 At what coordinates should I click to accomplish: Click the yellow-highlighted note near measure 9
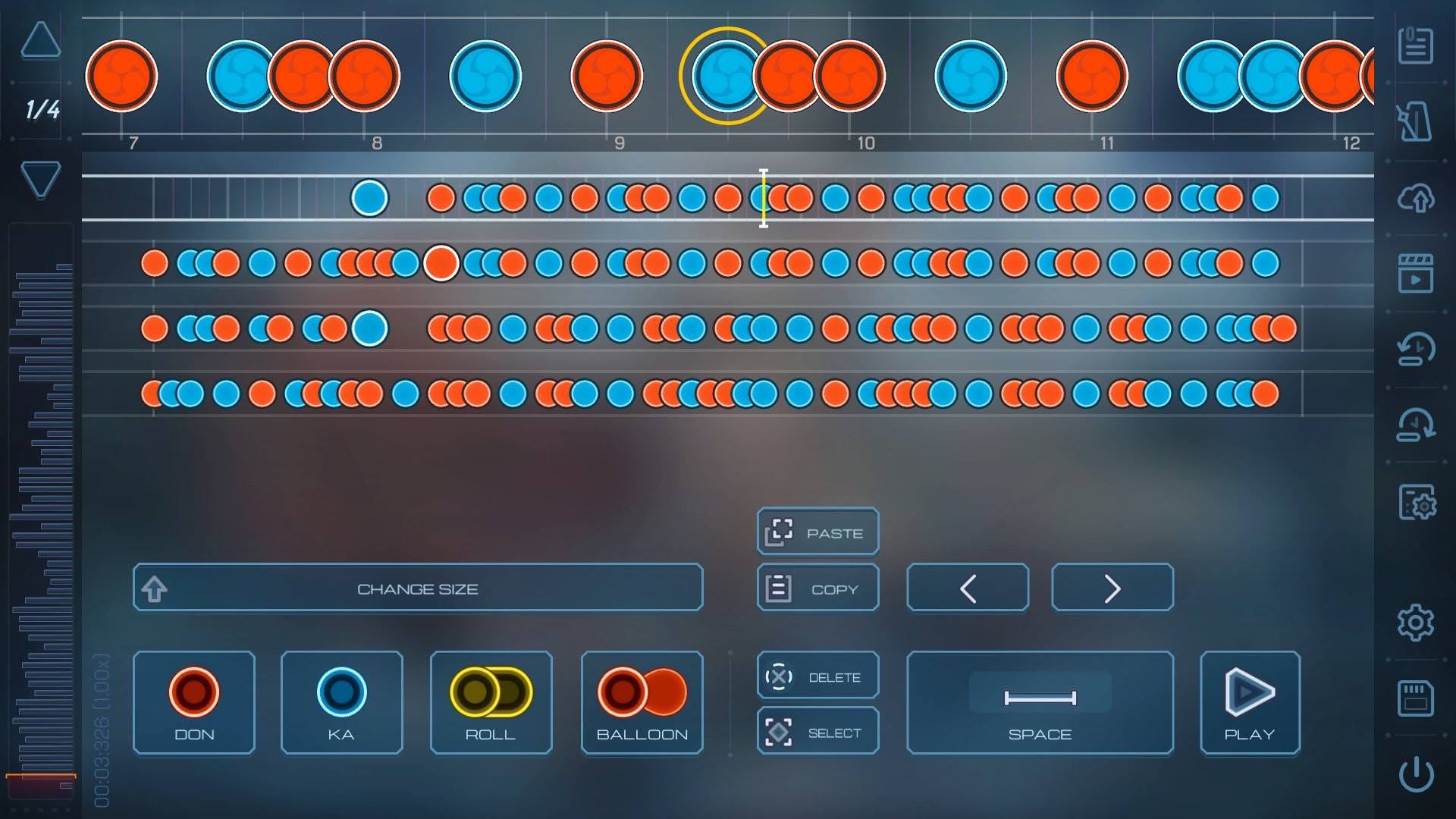coord(726,76)
